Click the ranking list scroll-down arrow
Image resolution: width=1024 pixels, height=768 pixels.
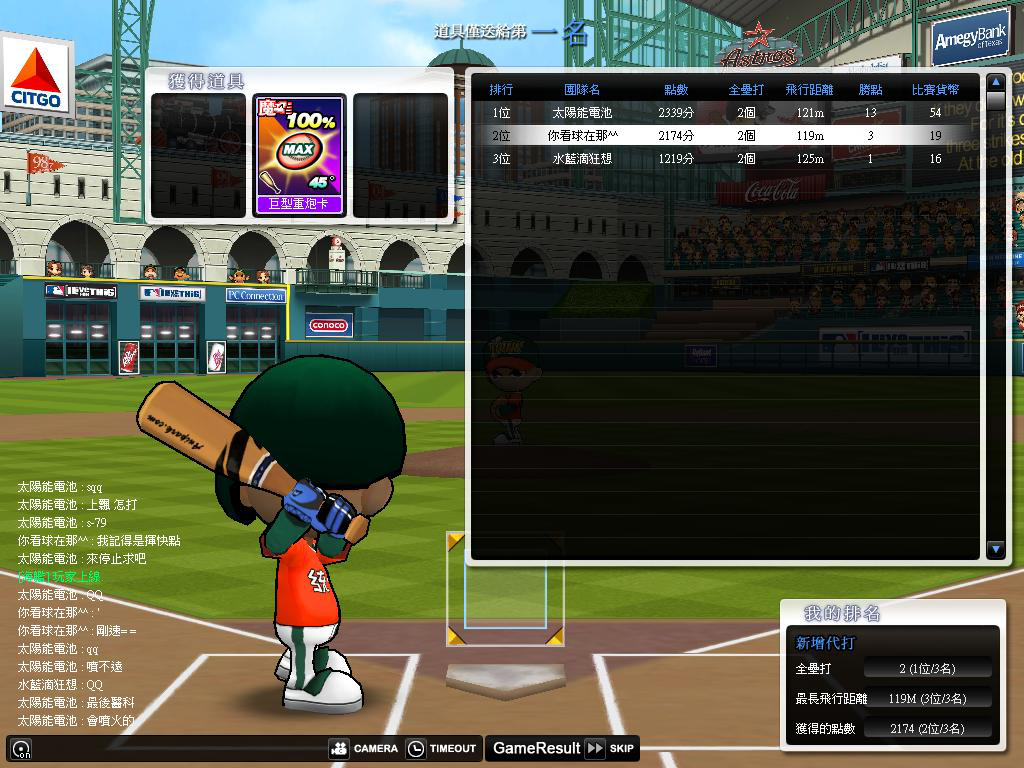pos(995,549)
